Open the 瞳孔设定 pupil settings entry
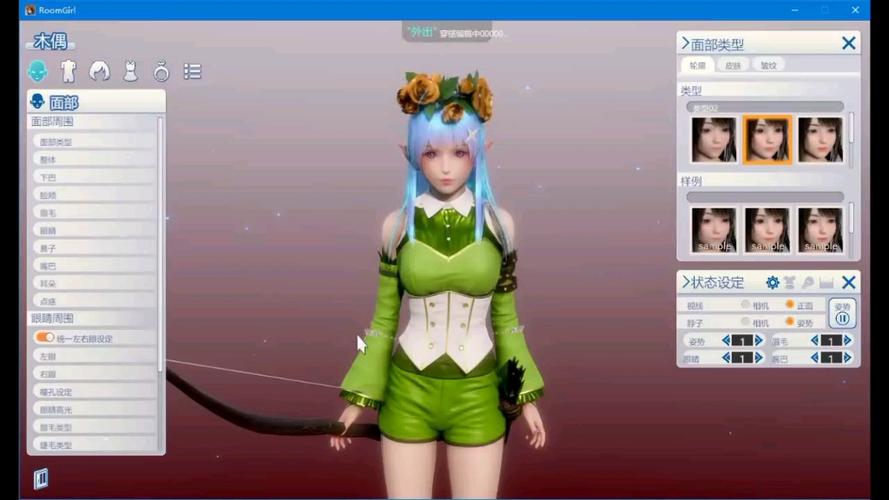 point(93,392)
